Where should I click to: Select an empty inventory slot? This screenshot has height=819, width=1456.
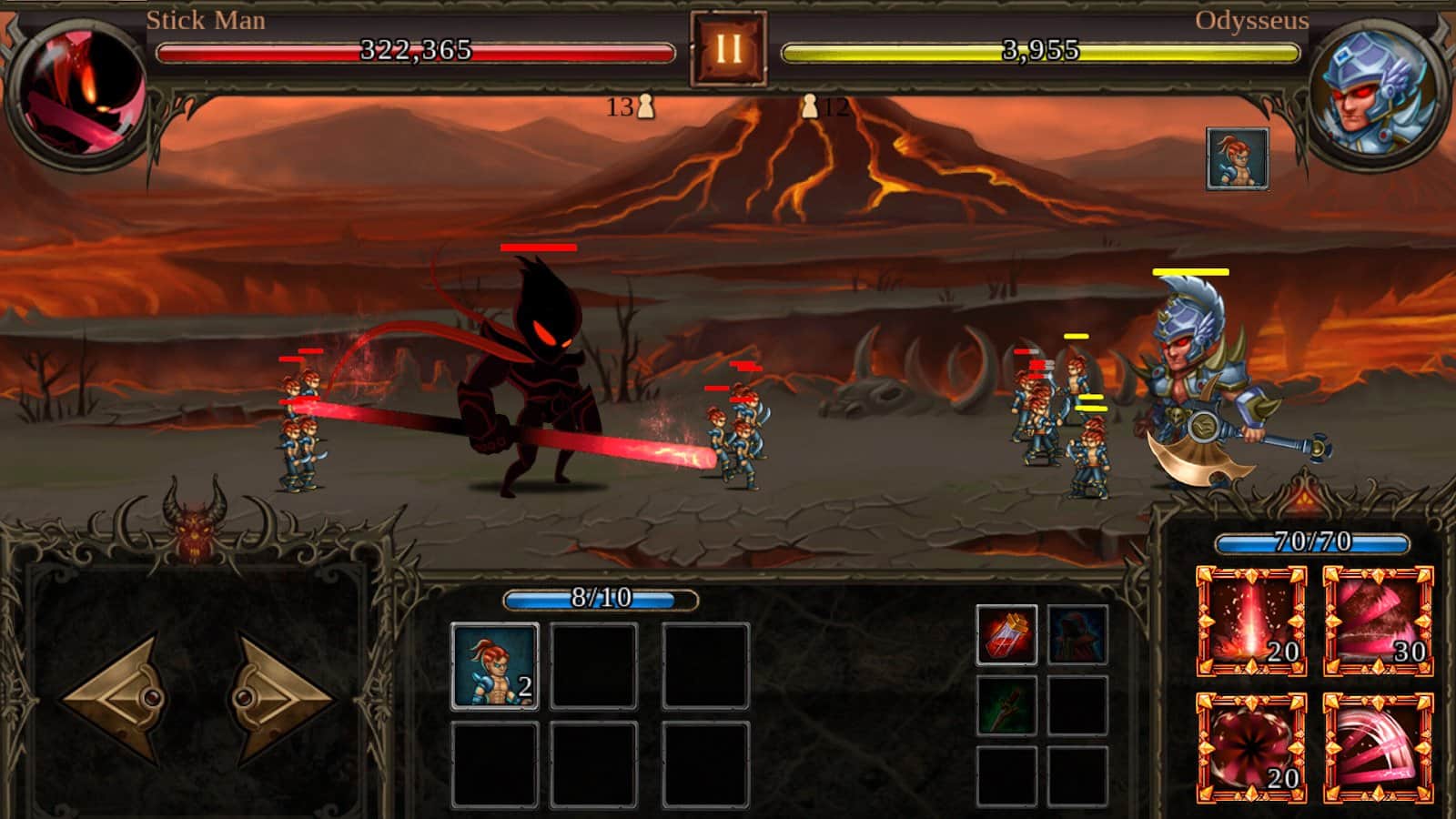[x=592, y=665]
